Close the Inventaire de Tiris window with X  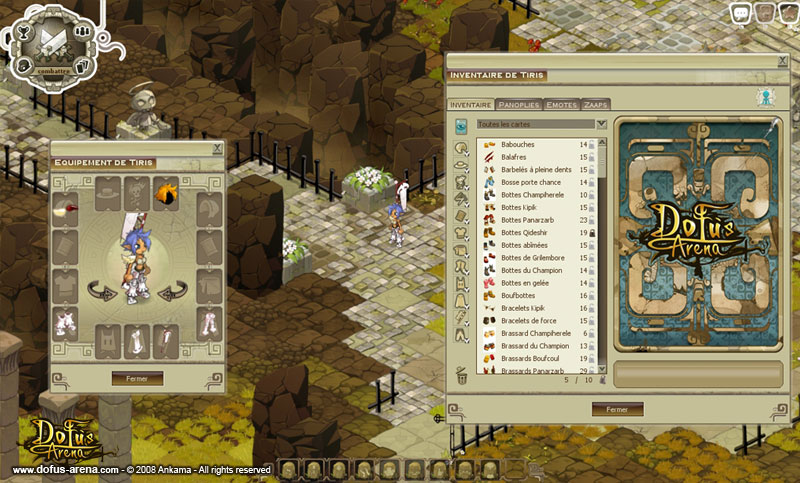point(780,62)
